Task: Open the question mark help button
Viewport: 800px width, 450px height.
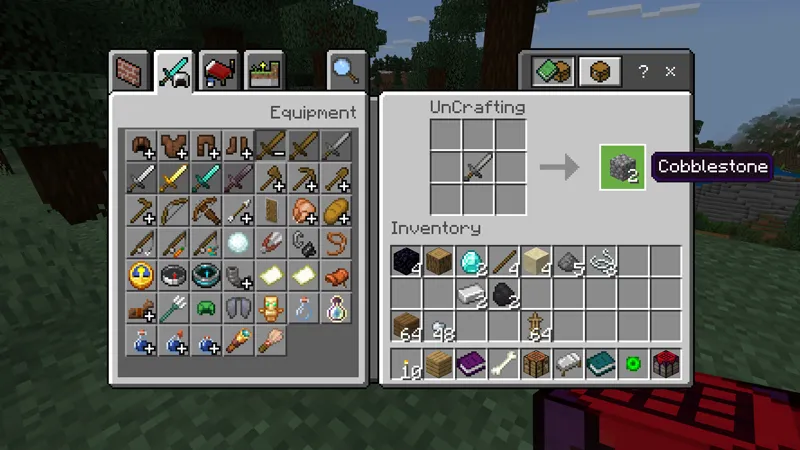Action: [643, 71]
